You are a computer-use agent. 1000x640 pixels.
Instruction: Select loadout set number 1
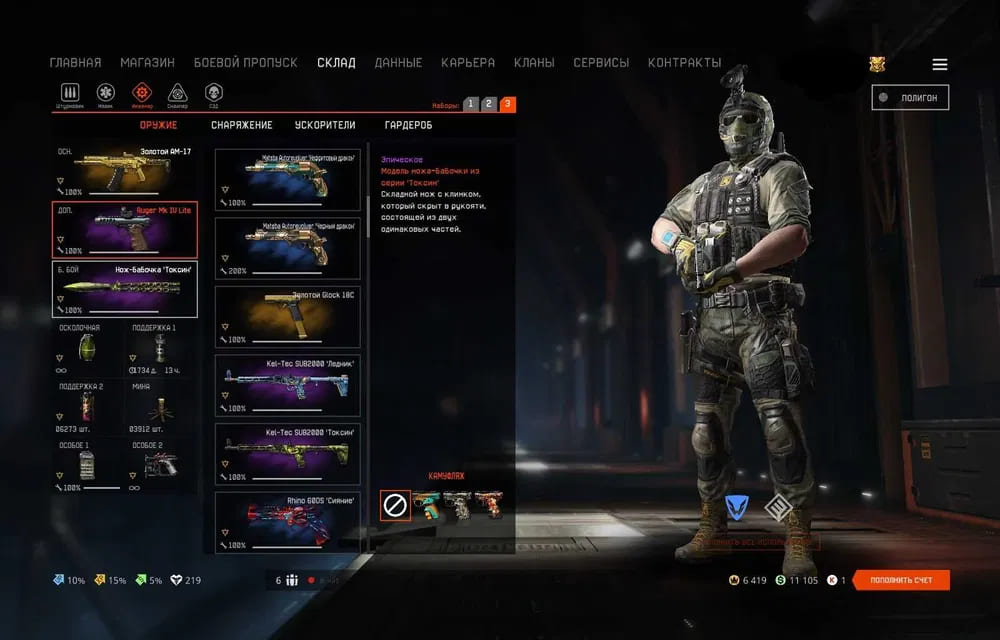pos(471,104)
